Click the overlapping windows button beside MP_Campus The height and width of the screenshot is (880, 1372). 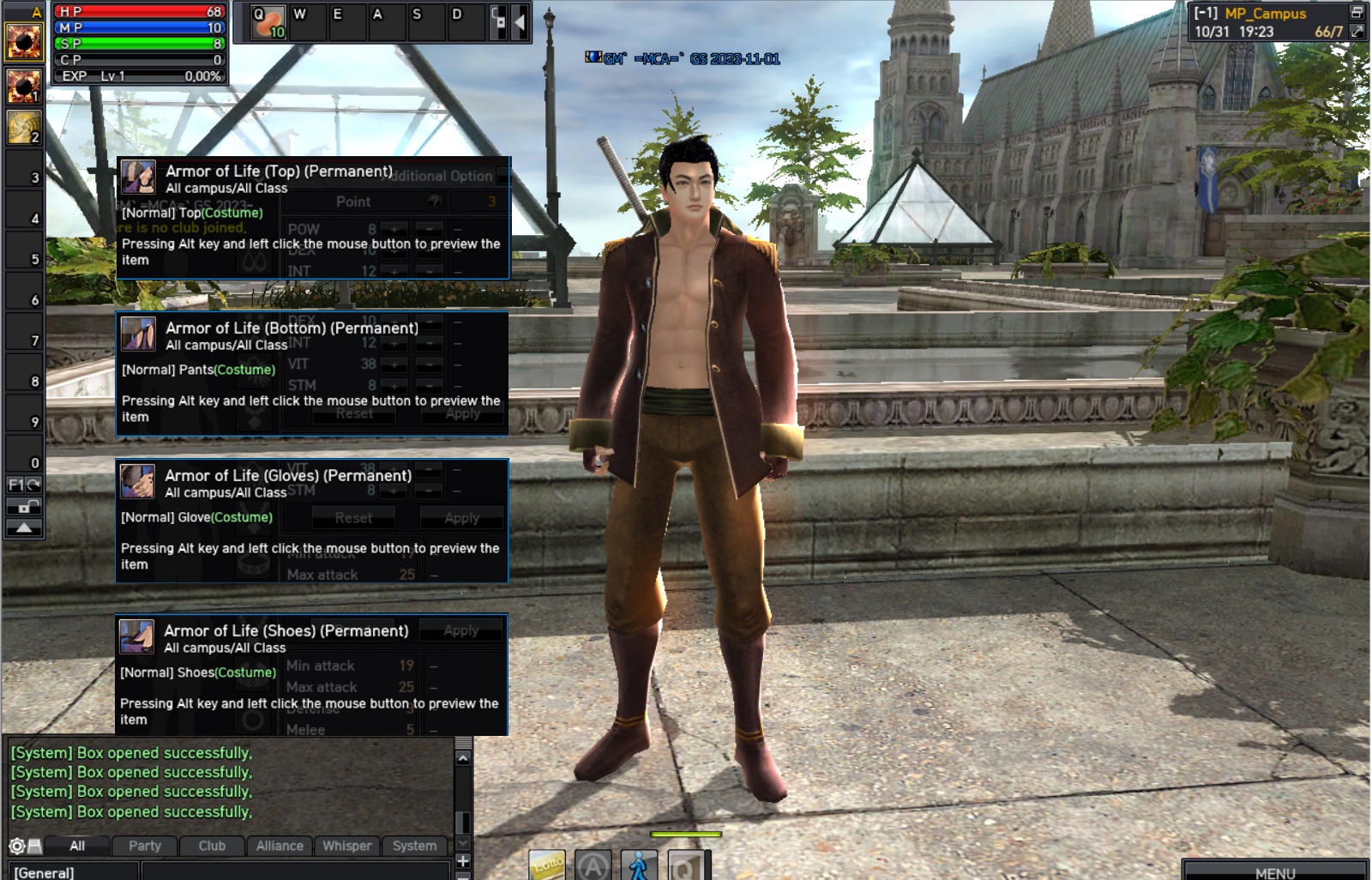point(1357,12)
